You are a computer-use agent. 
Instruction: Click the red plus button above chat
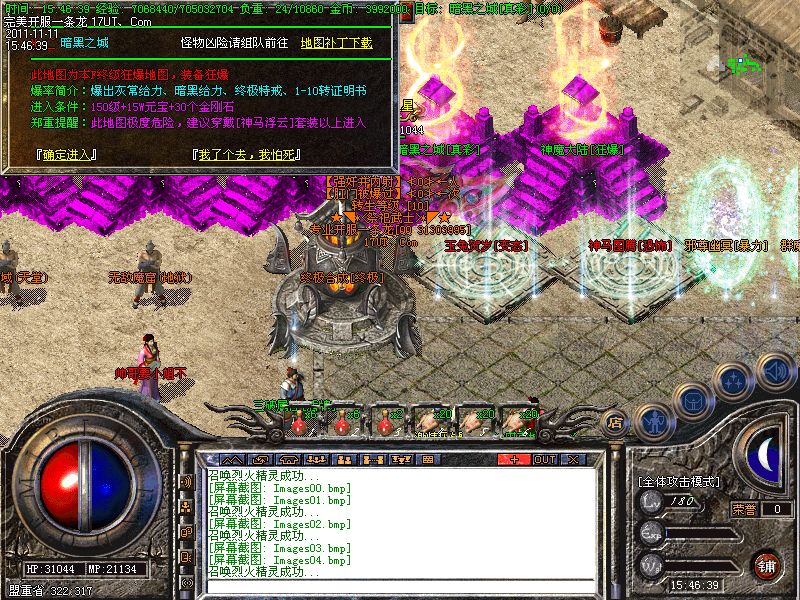(514, 459)
